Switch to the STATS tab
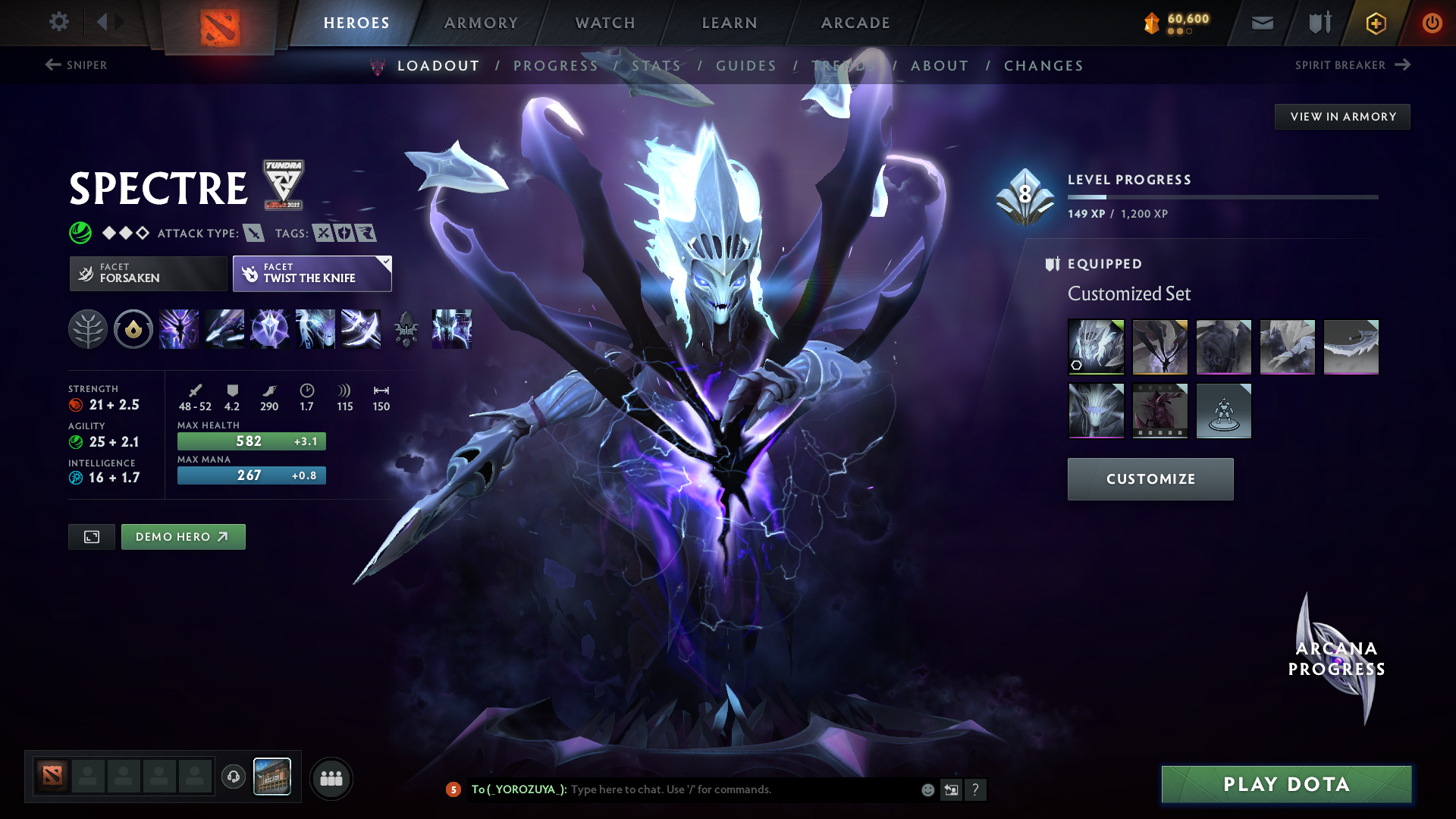1456x819 pixels. pyautogui.click(x=656, y=66)
